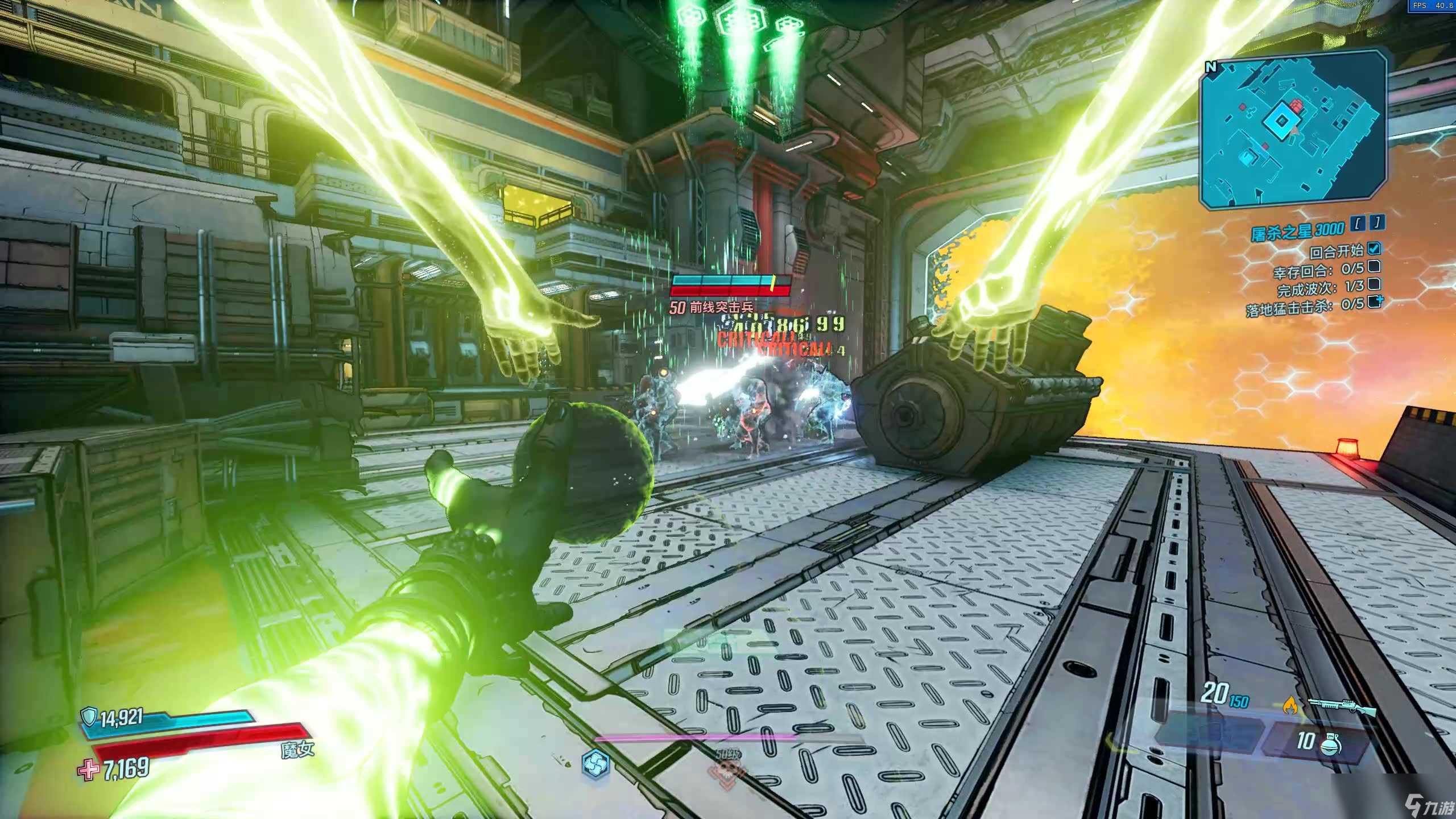This screenshot has height=819, width=1456.
Task: Activate the hexagonal action skill icon
Action: 595,763
